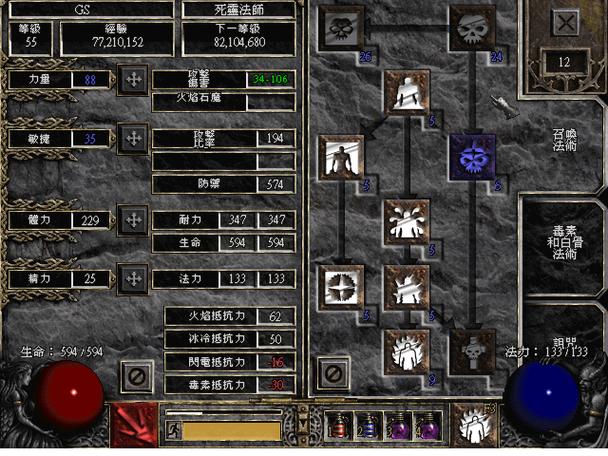608x456 pixels.
Task: Open the 毒素和白骨法術 skill tab
Action: point(564,246)
